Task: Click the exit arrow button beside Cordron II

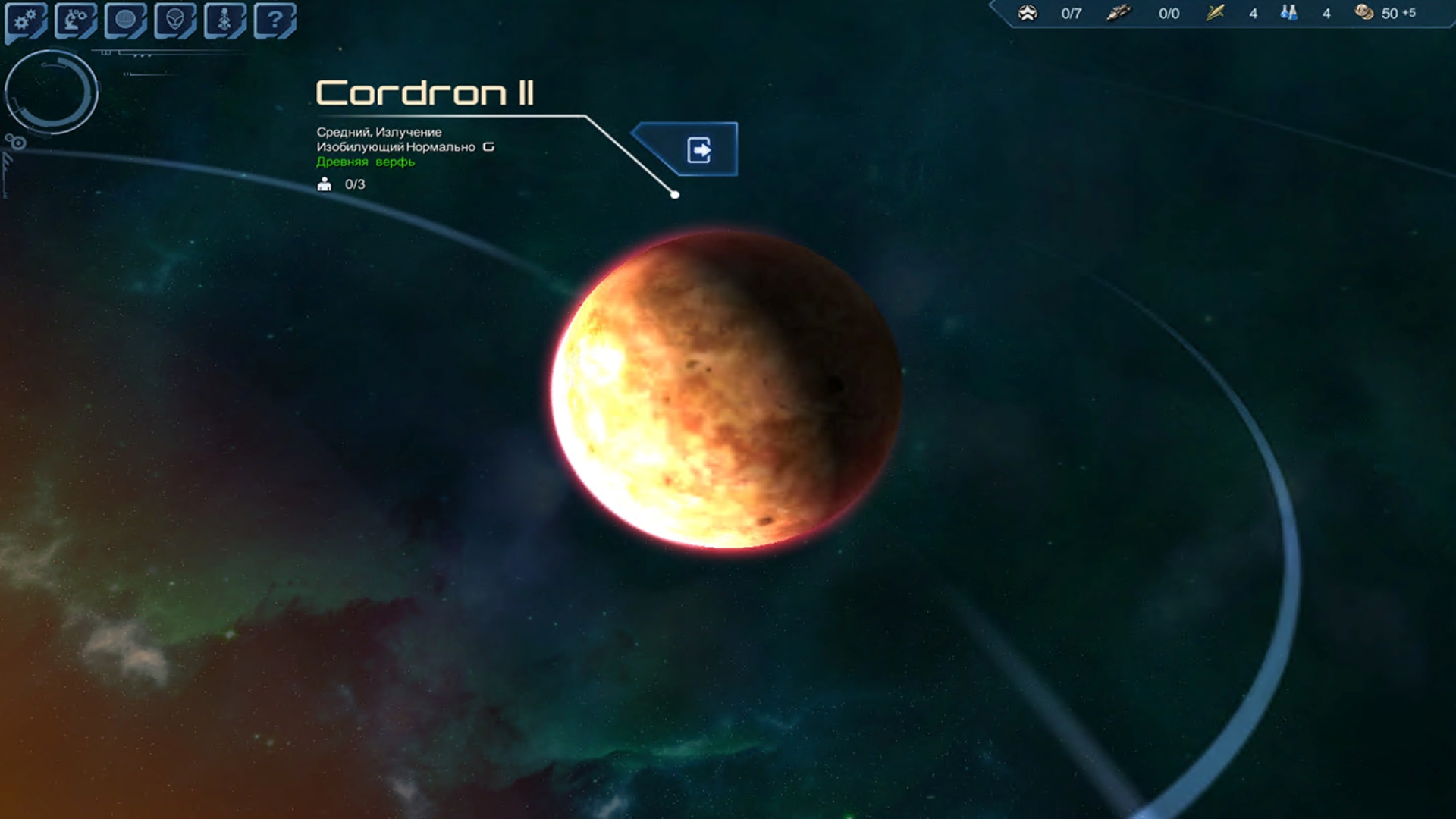Action: coord(698,149)
